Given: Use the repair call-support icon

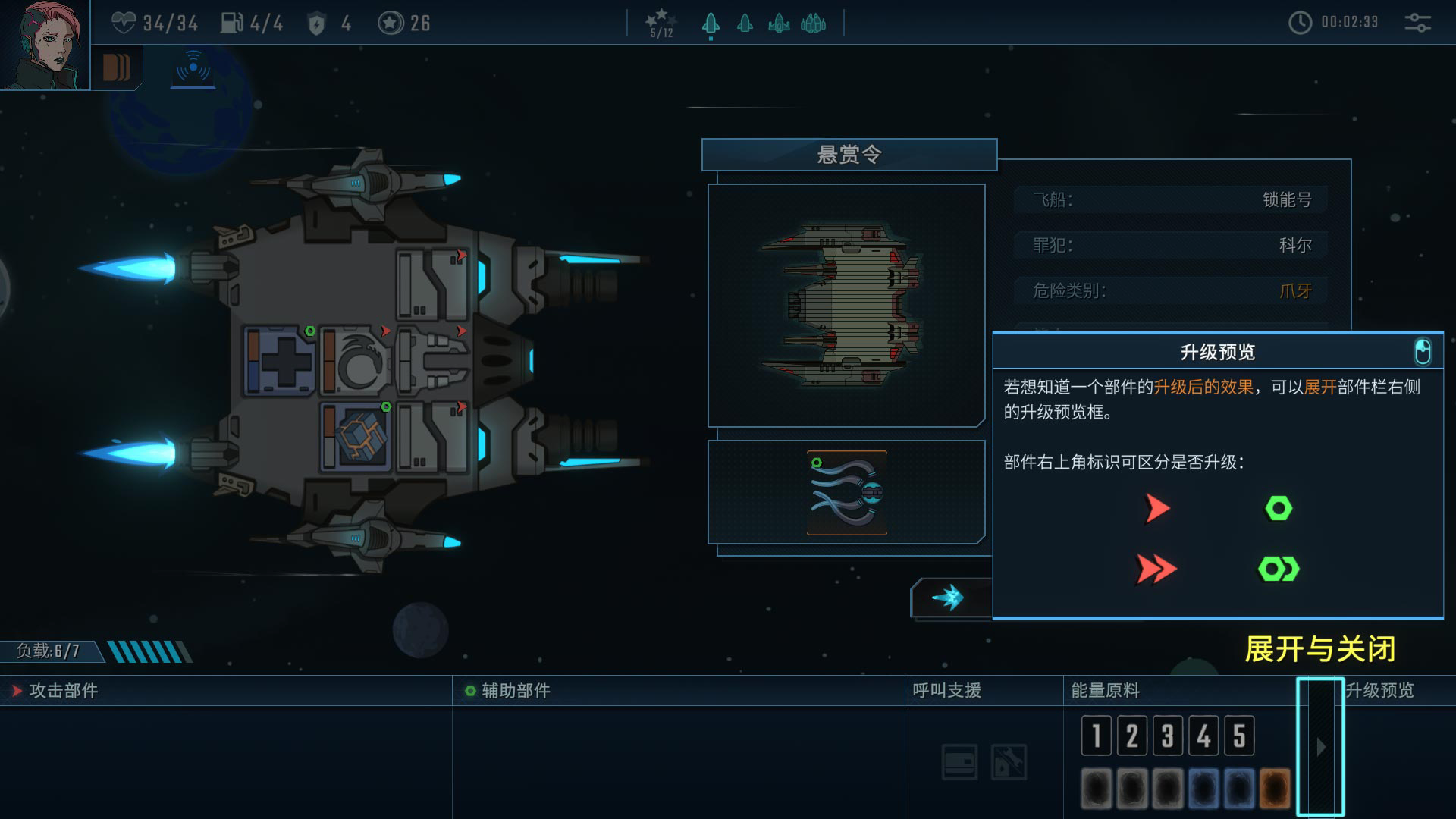Looking at the screenshot, I should (x=1009, y=762).
